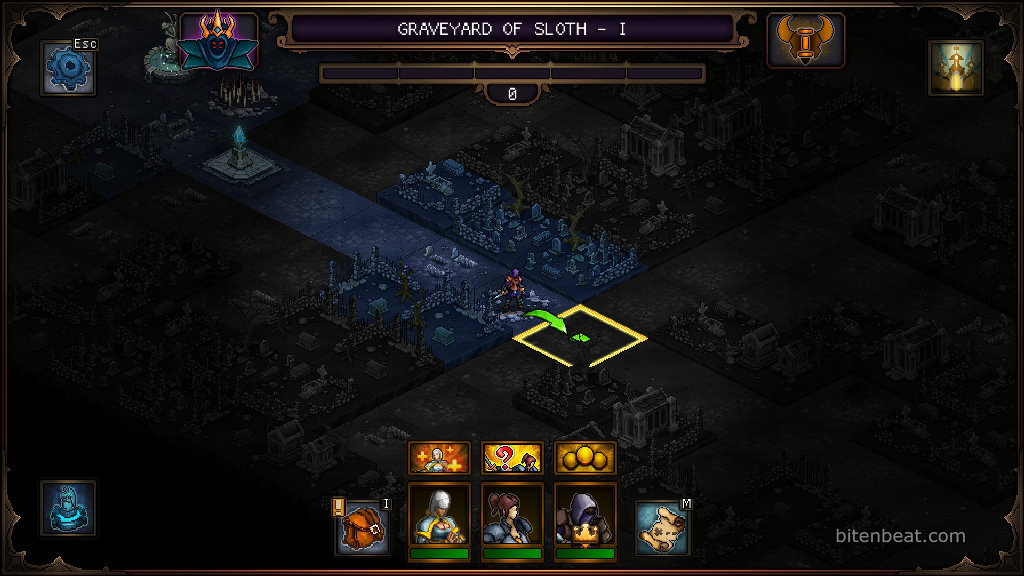Click the crowned dark lord boss portrait
The width and height of the screenshot is (1024, 576).
[218, 41]
